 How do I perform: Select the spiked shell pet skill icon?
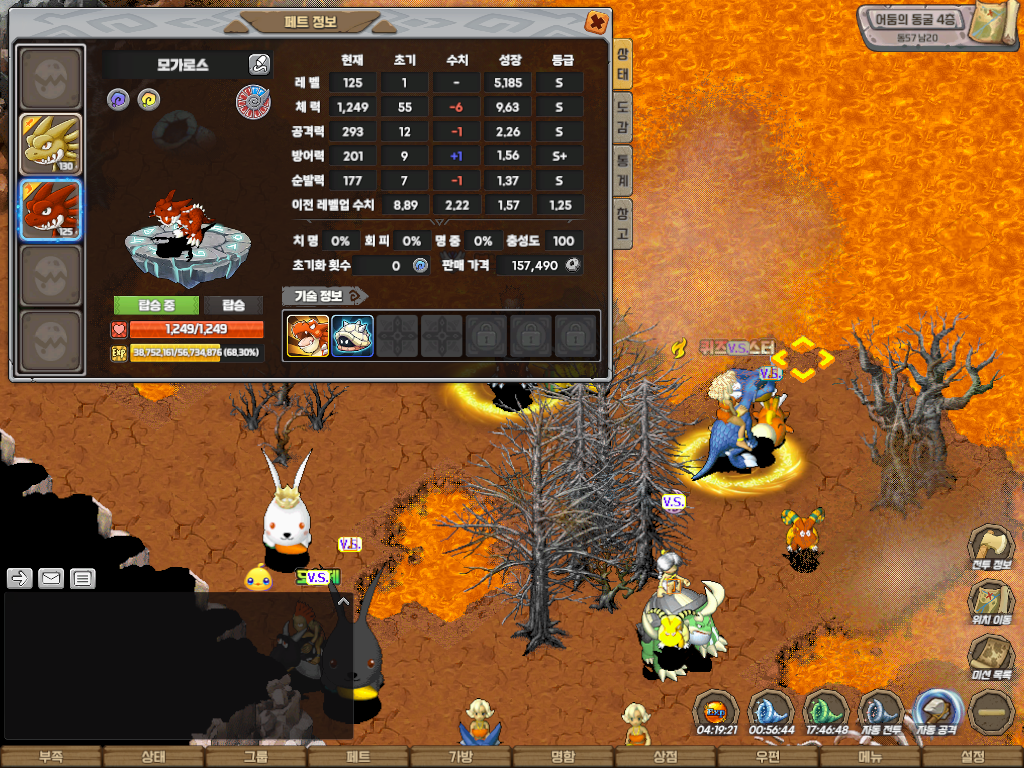[352, 336]
